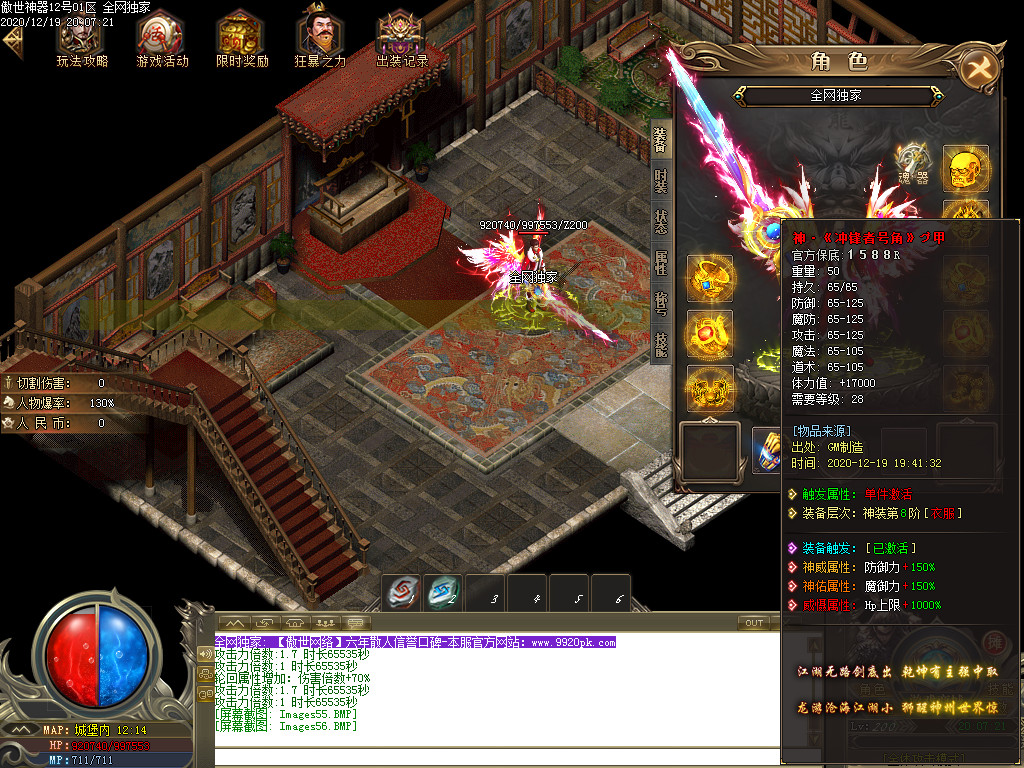Open the 狂暴之力 feature
Screen dimensions: 1024x768
point(320,38)
